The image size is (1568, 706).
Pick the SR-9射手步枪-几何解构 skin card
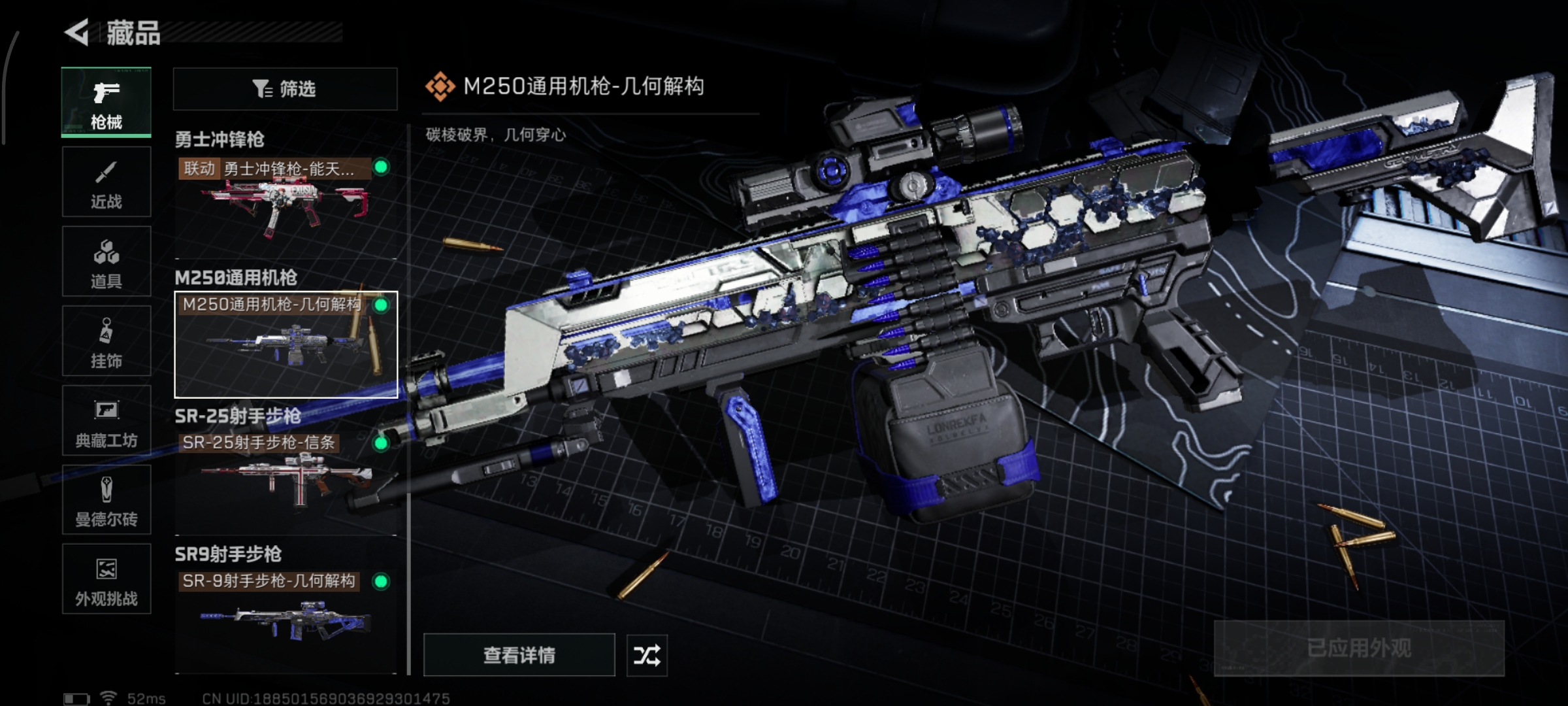pyautogui.click(x=286, y=621)
